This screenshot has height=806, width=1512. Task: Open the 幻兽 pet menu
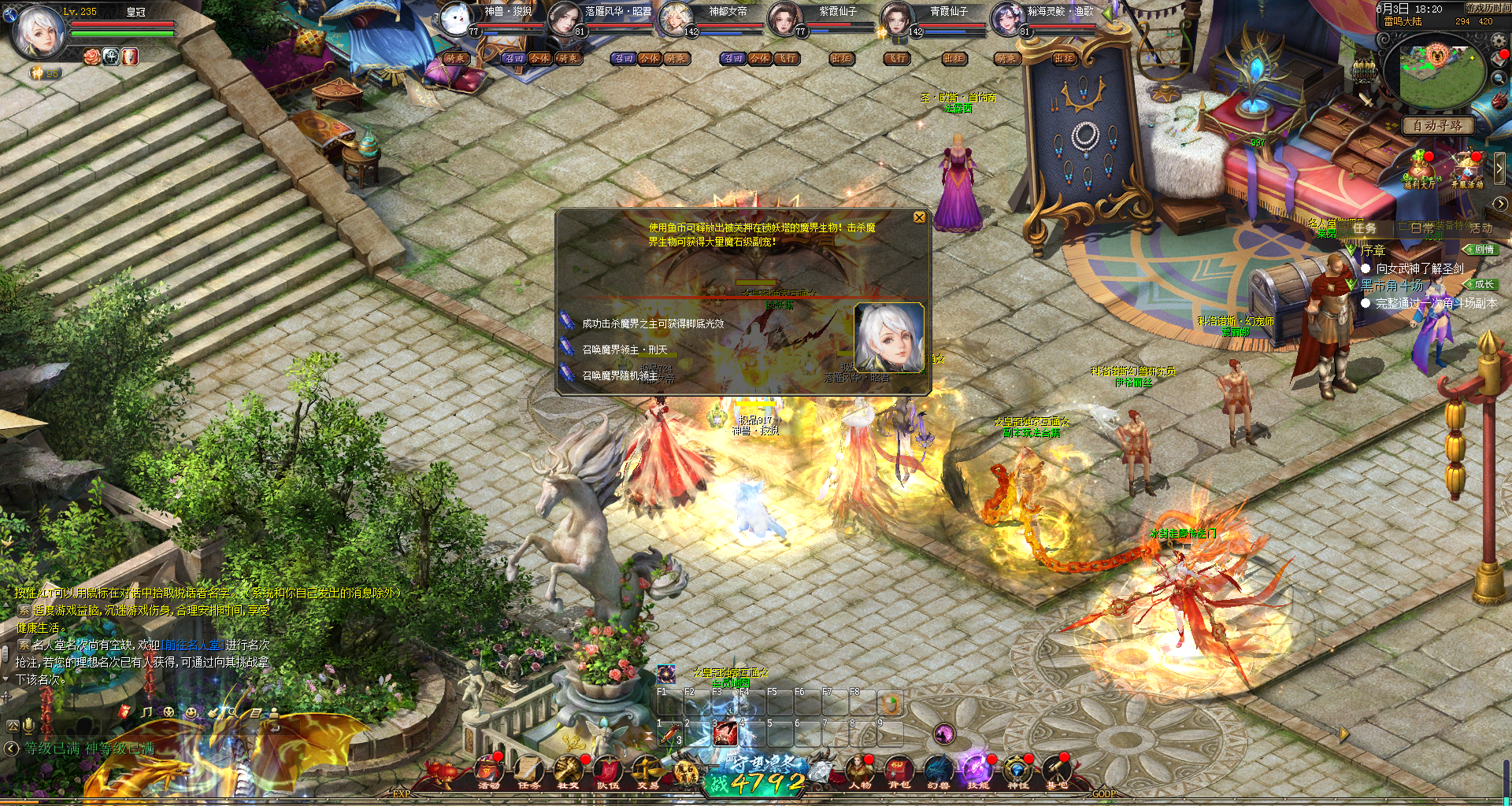938,771
